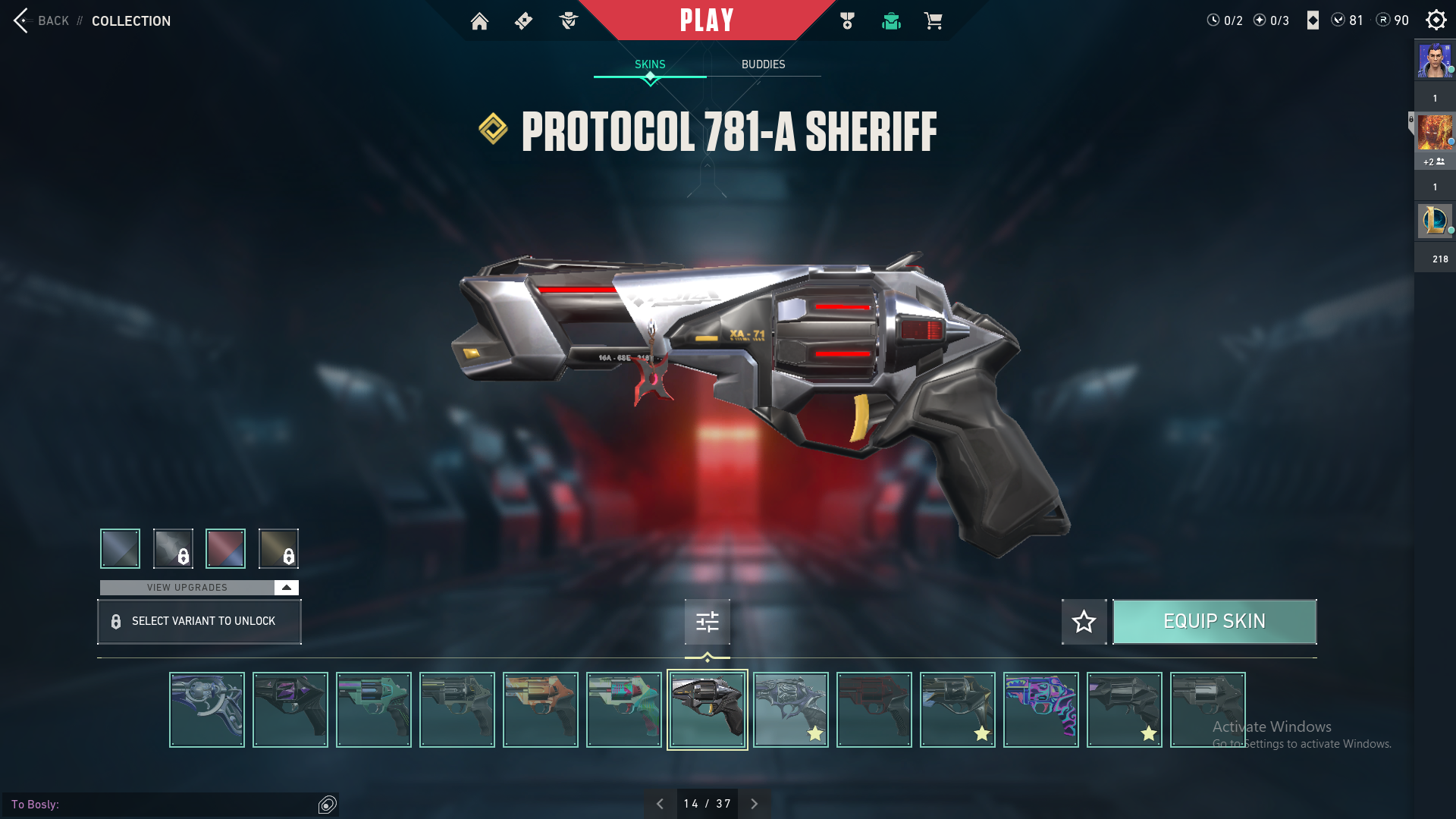Open settings via the gear icon
The image size is (1456, 819).
1436,20
